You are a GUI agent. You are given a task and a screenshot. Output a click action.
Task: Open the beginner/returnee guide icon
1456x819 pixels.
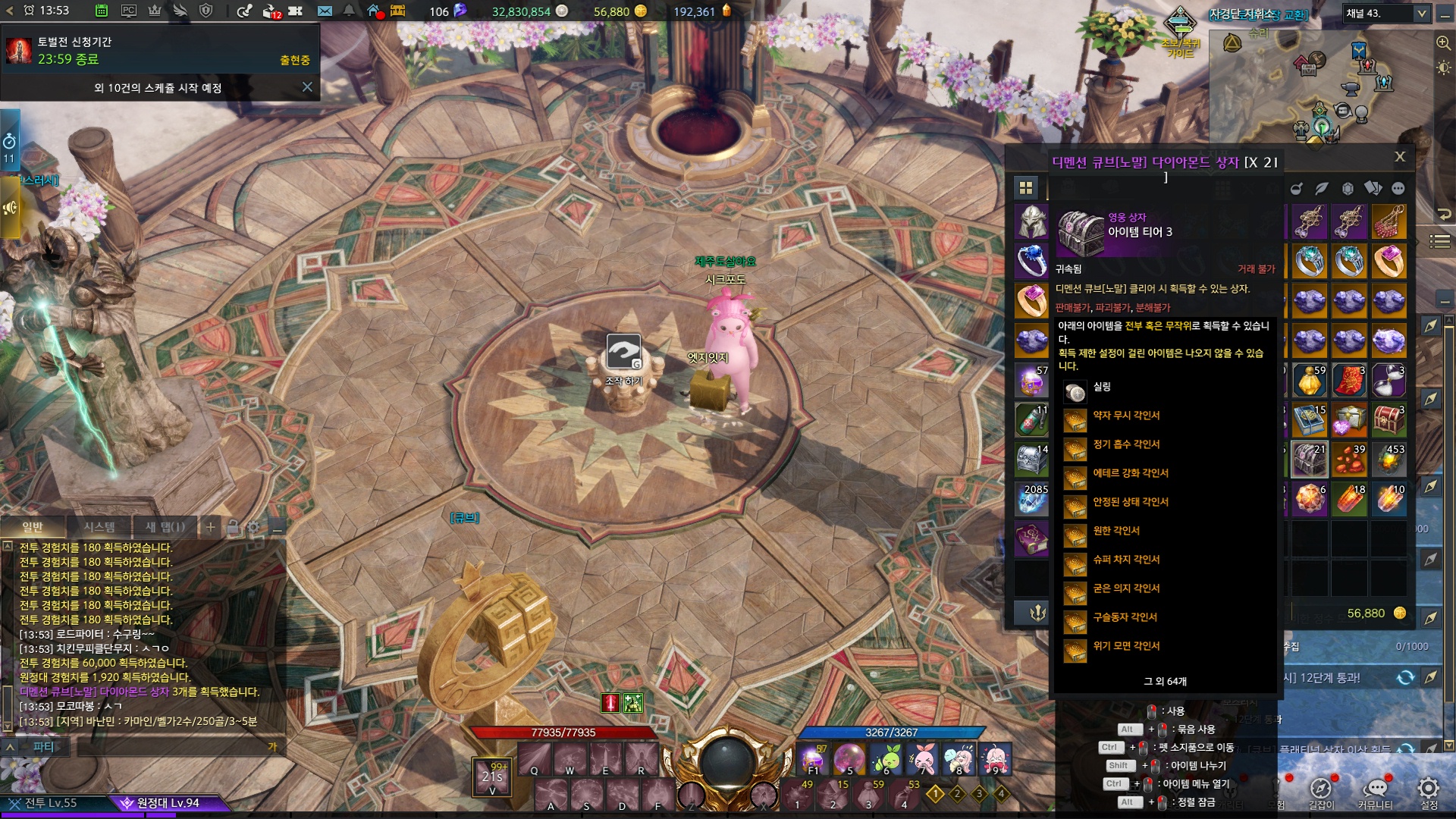coord(1180,26)
